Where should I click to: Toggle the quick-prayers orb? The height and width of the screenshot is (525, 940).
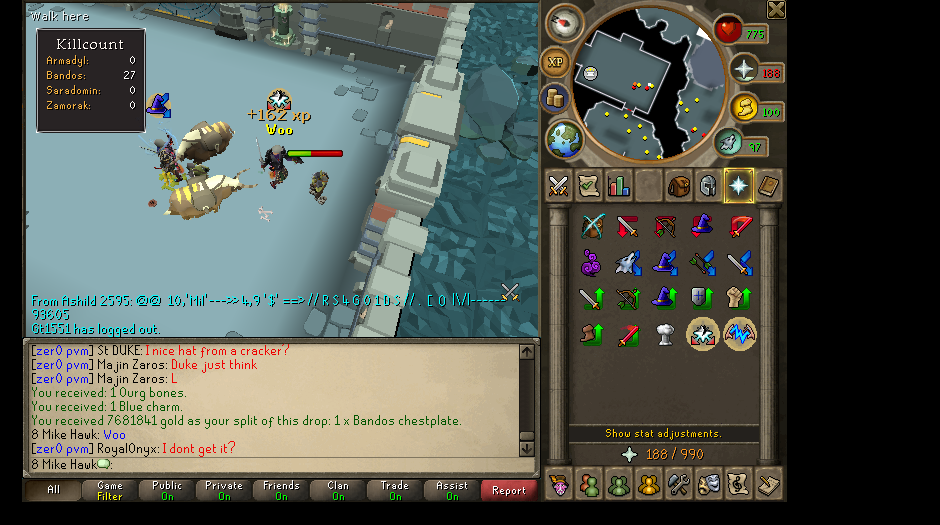tap(744, 69)
